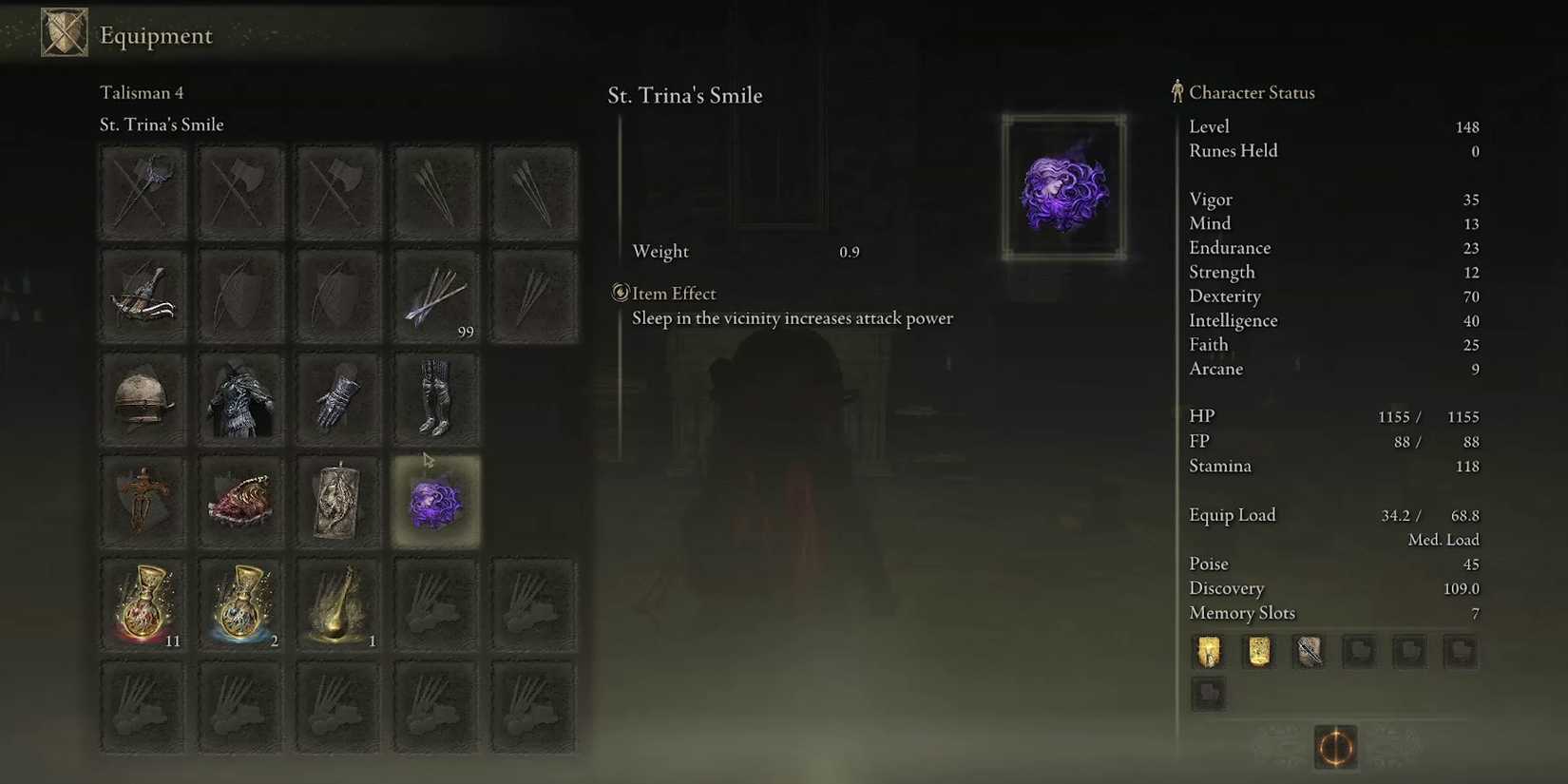Select the chest armor slot
This screenshot has width=1568, height=784.
point(240,399)
